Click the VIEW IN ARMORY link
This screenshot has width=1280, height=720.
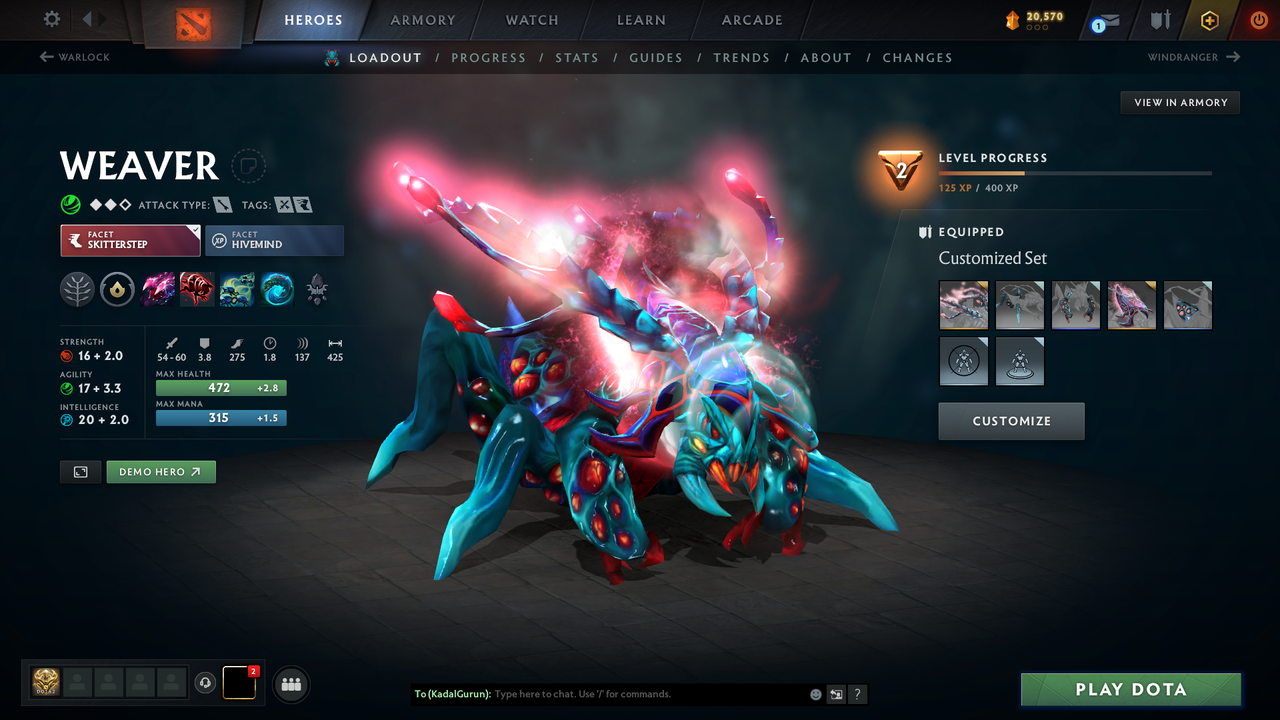(1179, 102)
